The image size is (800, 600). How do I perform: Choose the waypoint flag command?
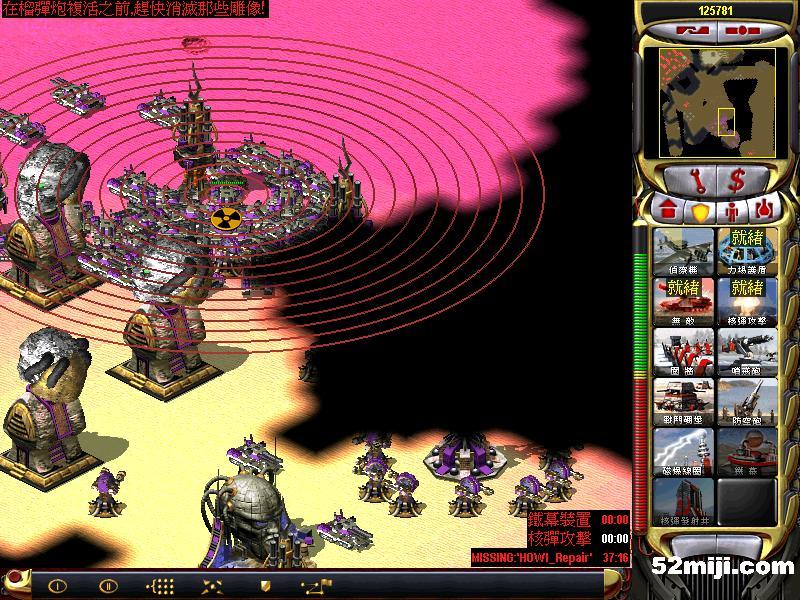316,586
